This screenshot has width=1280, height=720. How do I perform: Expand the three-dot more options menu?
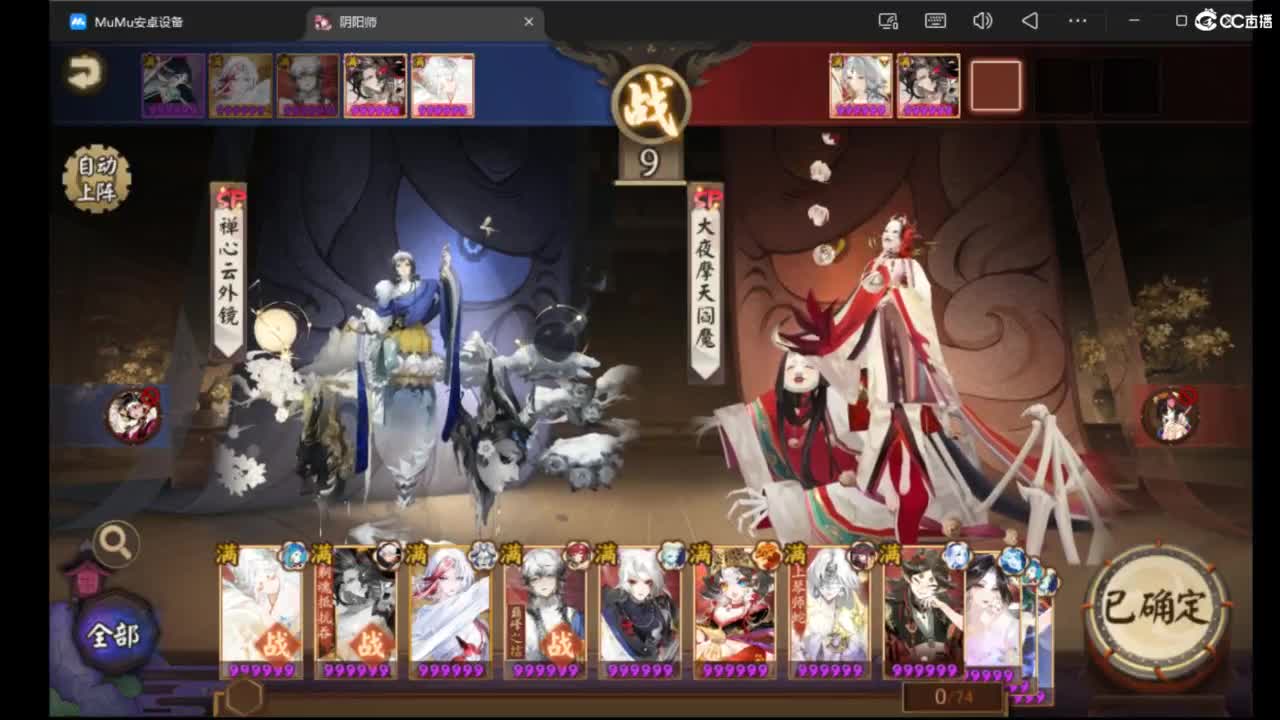pyautogui.click(x=1077, y=21)
